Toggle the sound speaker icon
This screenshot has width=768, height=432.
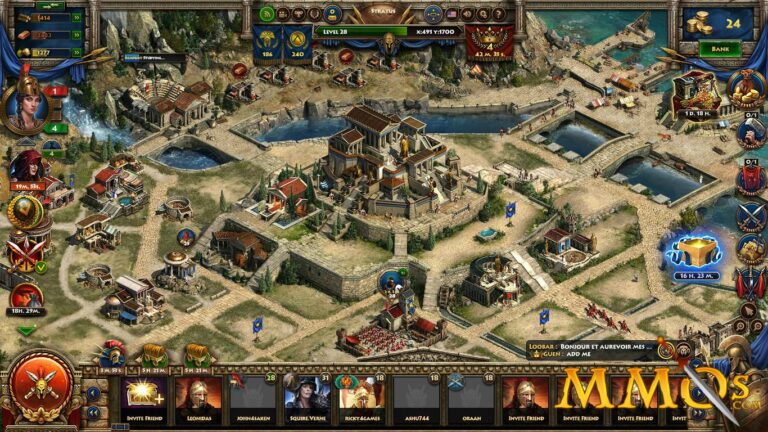[466, 14]
